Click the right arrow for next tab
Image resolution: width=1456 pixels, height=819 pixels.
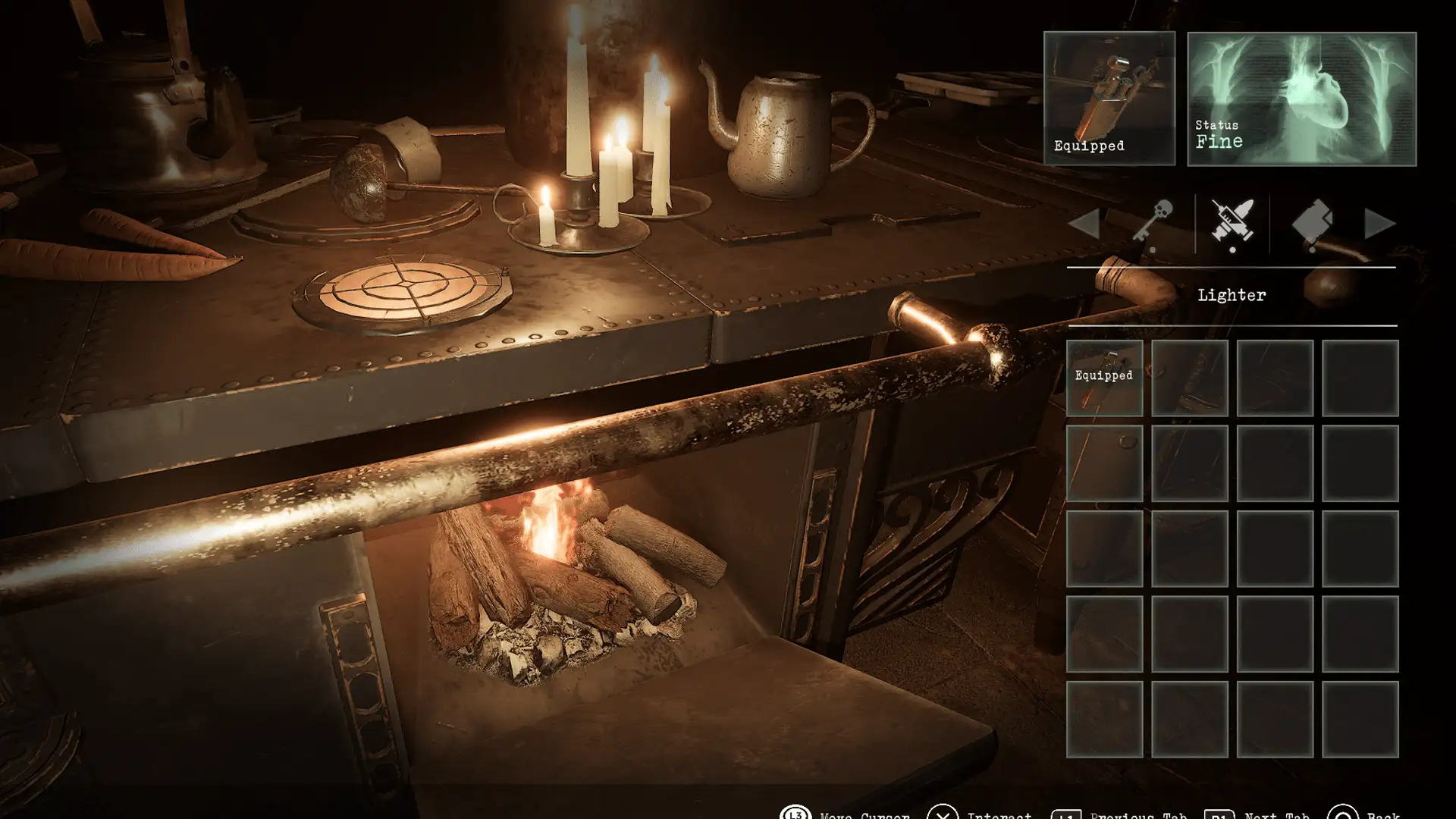pos(1379,224)
